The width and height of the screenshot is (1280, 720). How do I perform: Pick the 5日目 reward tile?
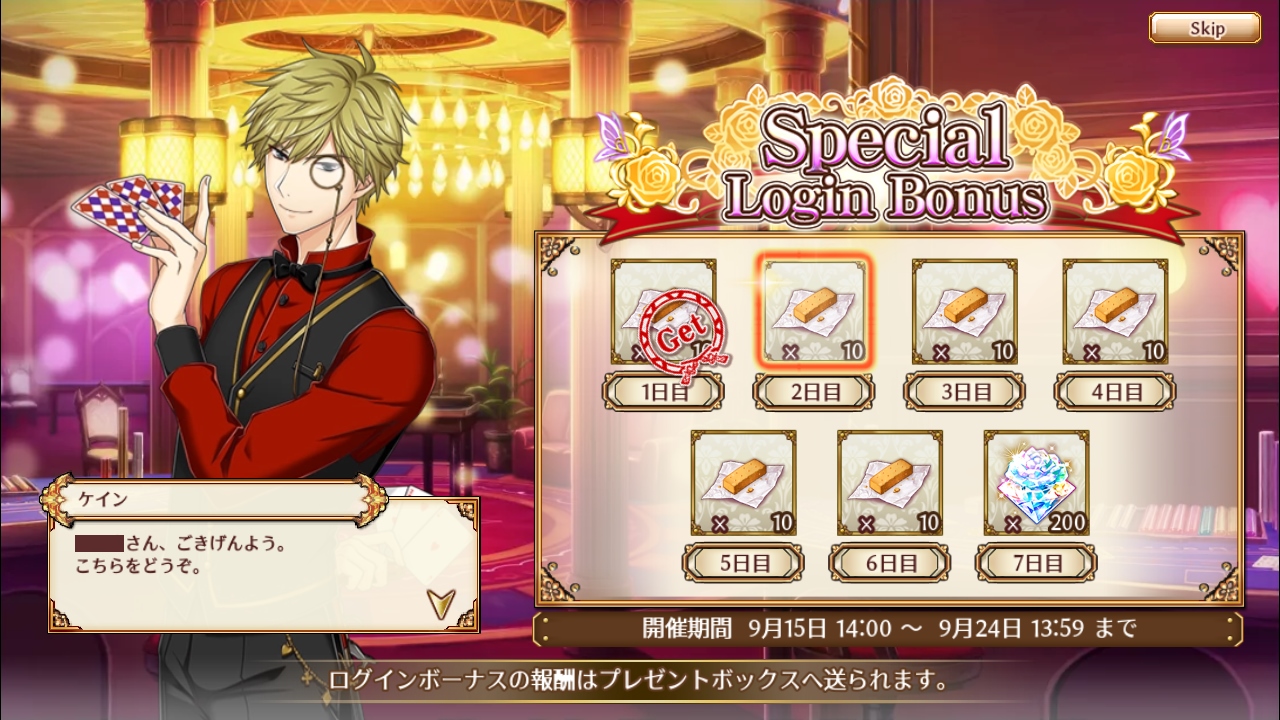pos(743,482)
